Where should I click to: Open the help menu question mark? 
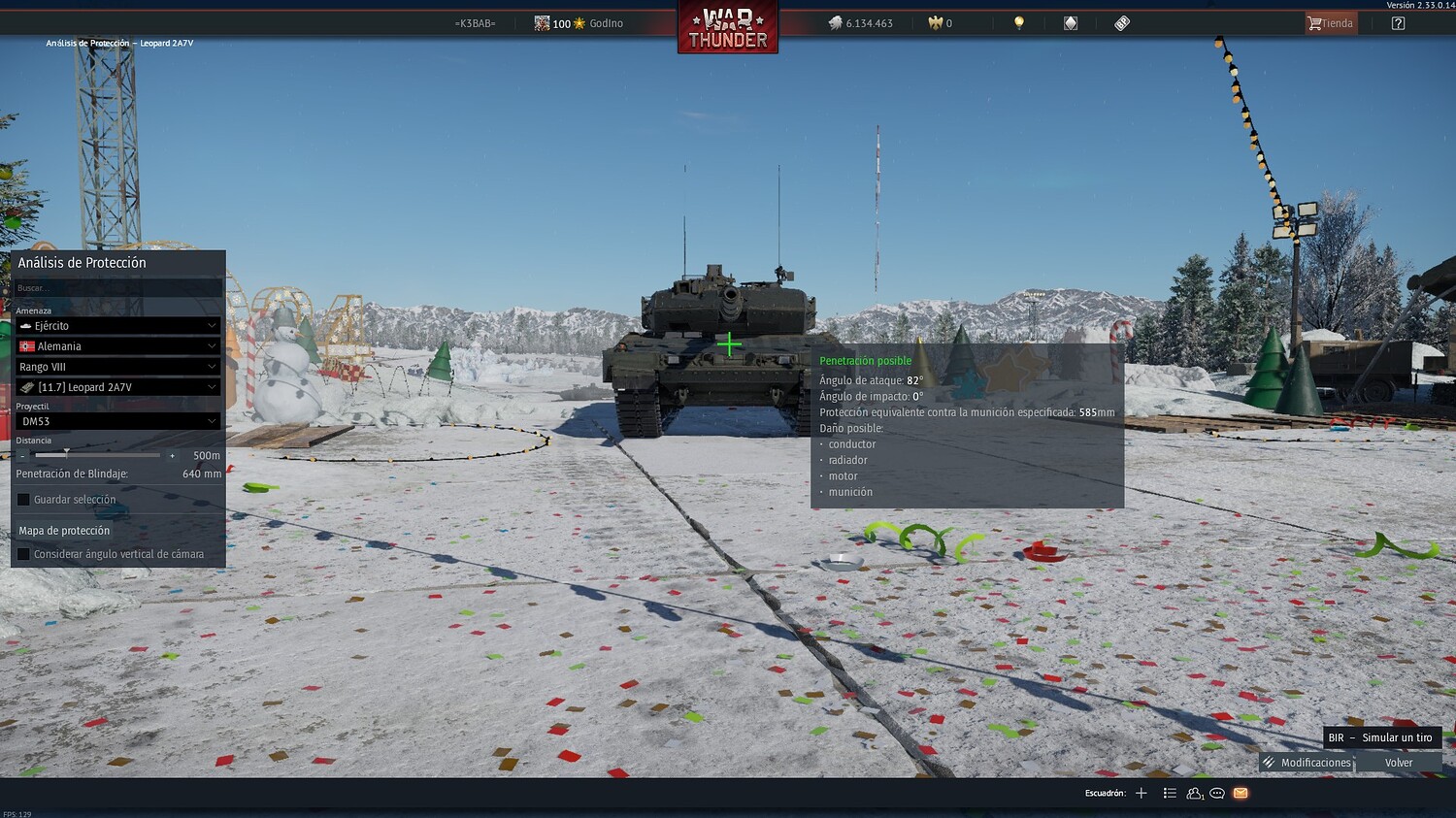[x=1397, y=22]
